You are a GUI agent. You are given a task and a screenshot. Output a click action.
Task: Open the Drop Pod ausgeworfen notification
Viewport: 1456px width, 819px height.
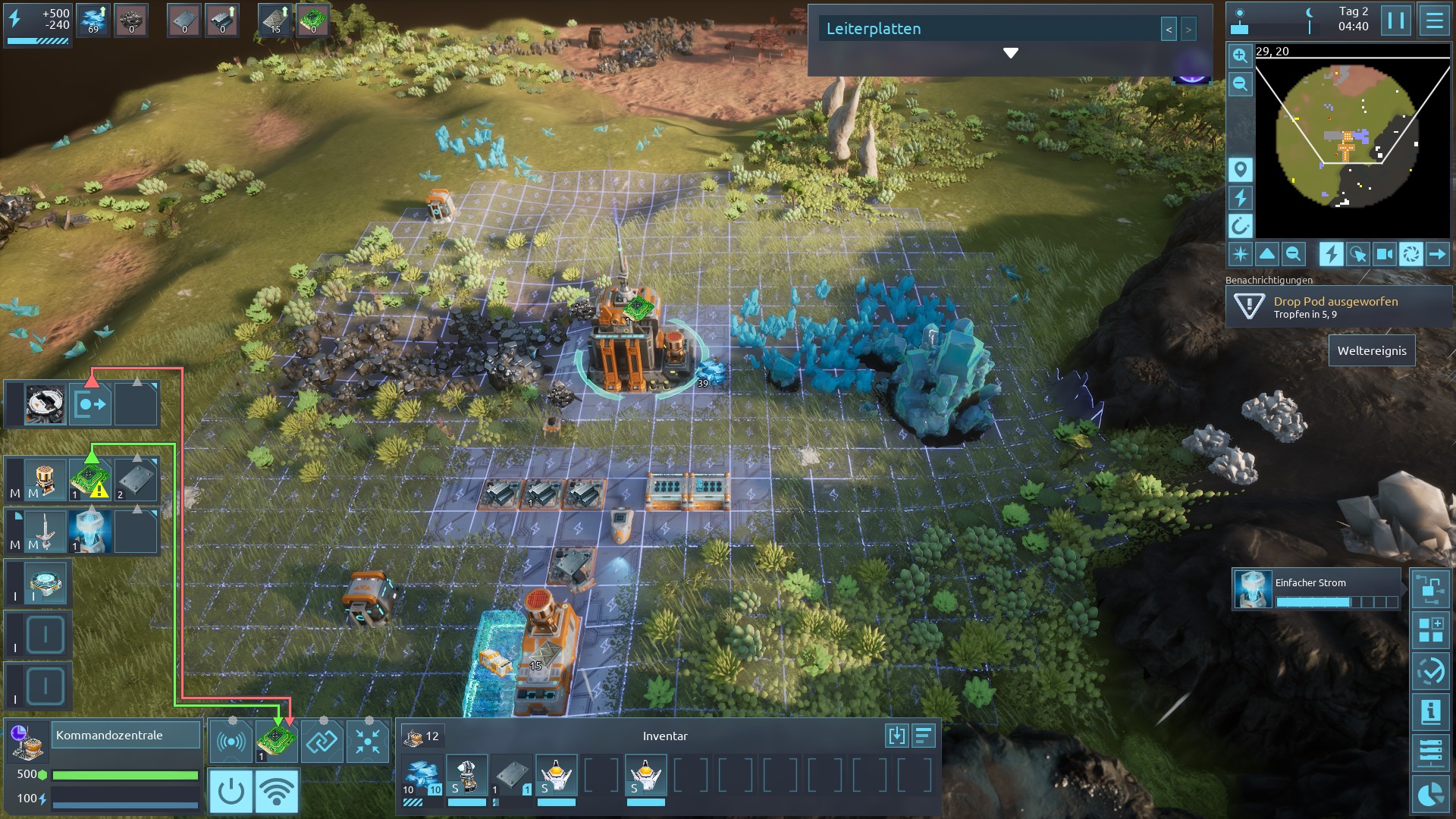tap(1338, 307)
